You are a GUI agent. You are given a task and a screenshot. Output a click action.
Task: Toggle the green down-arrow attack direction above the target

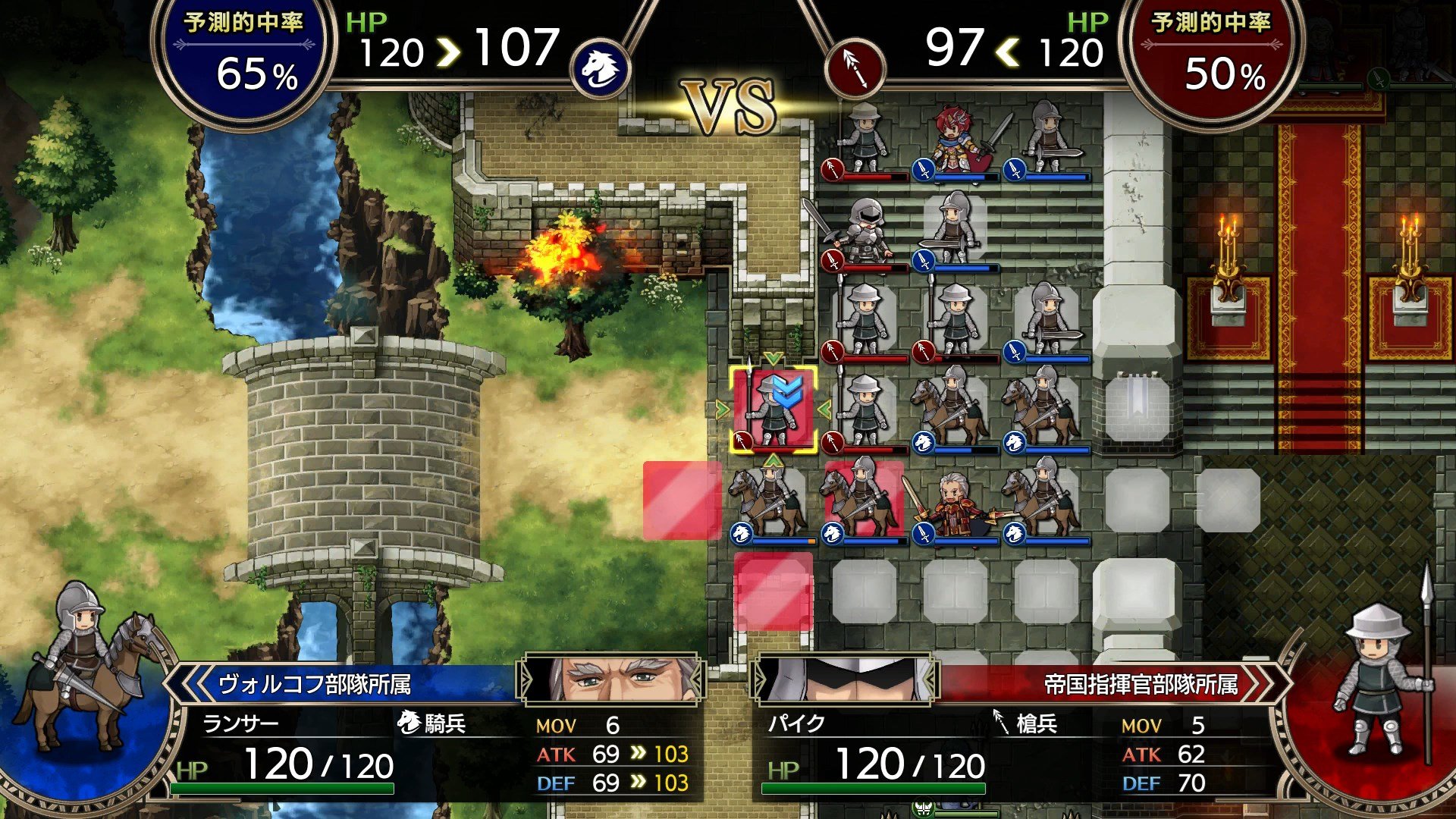click(x=773, y=359)
